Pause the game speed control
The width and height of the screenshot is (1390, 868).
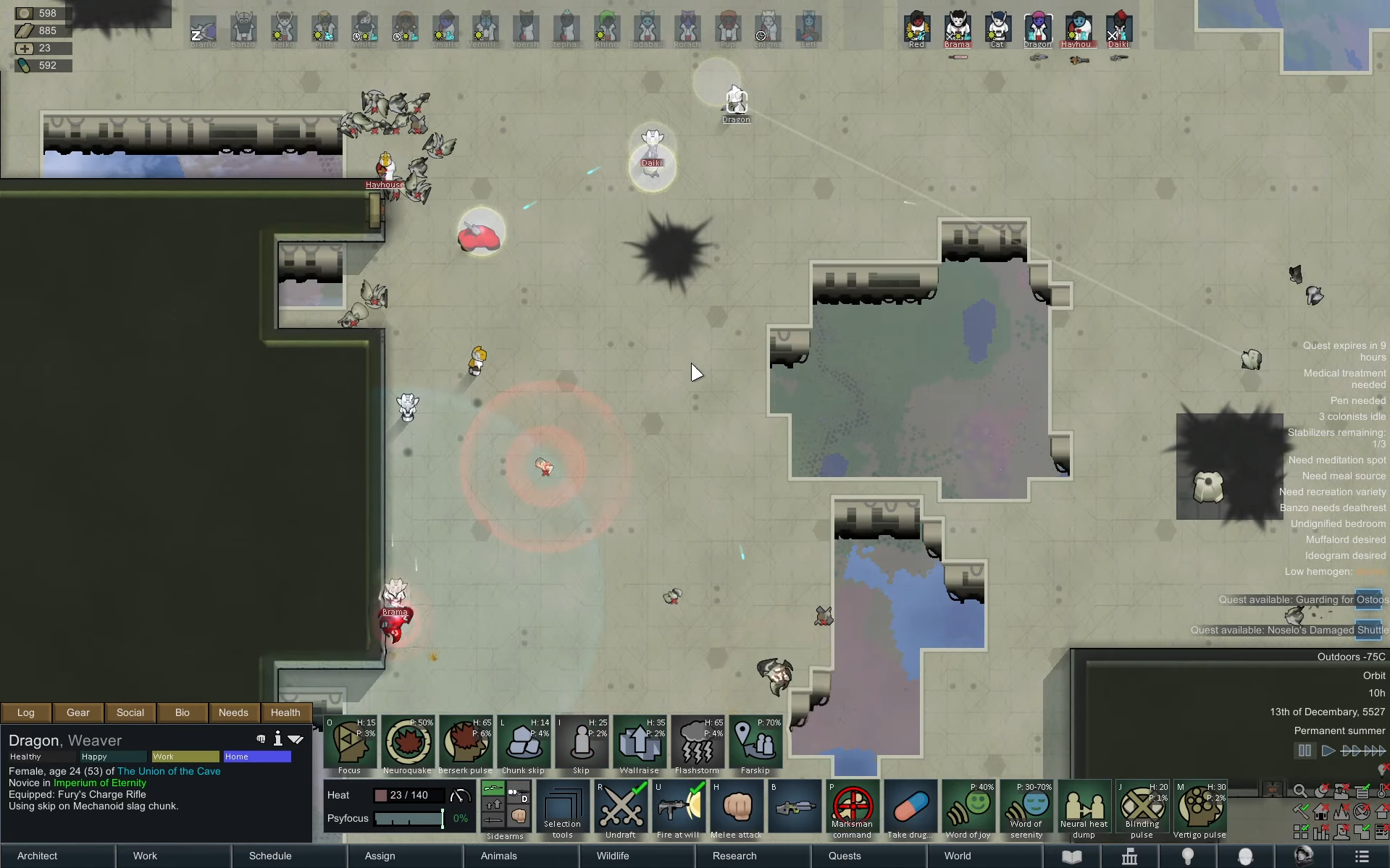pos(1305,751)
